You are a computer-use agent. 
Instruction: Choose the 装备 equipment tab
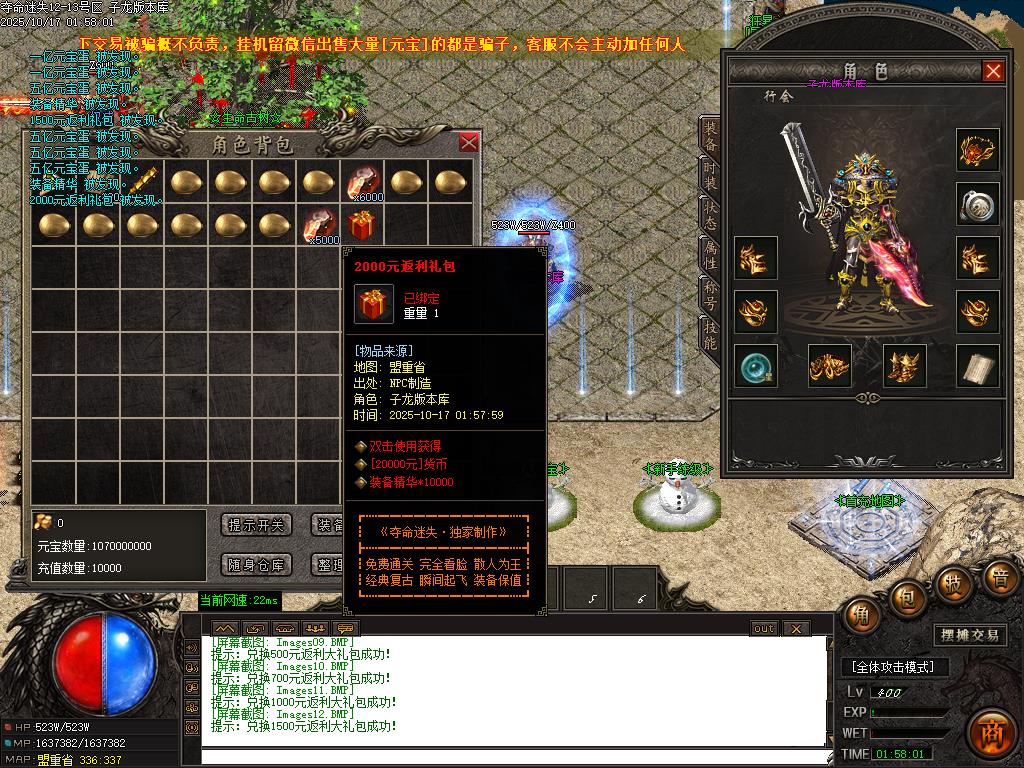pos(709,138)
